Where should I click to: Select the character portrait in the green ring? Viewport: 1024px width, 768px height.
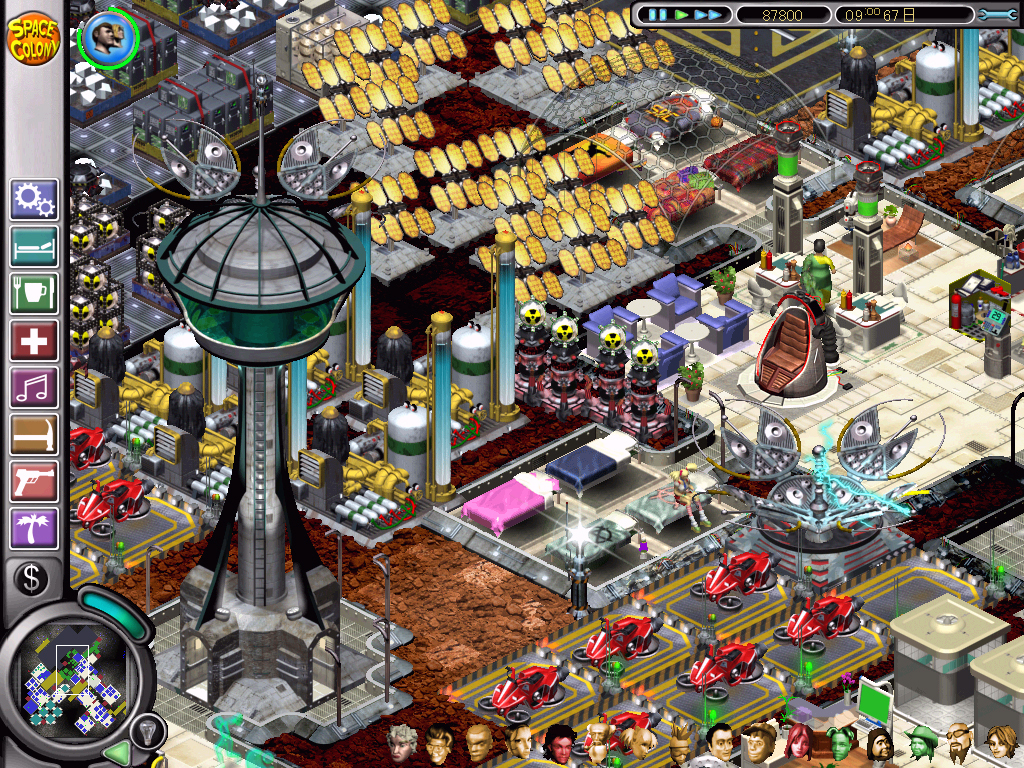pyautogui.click(x=107, y=38)
